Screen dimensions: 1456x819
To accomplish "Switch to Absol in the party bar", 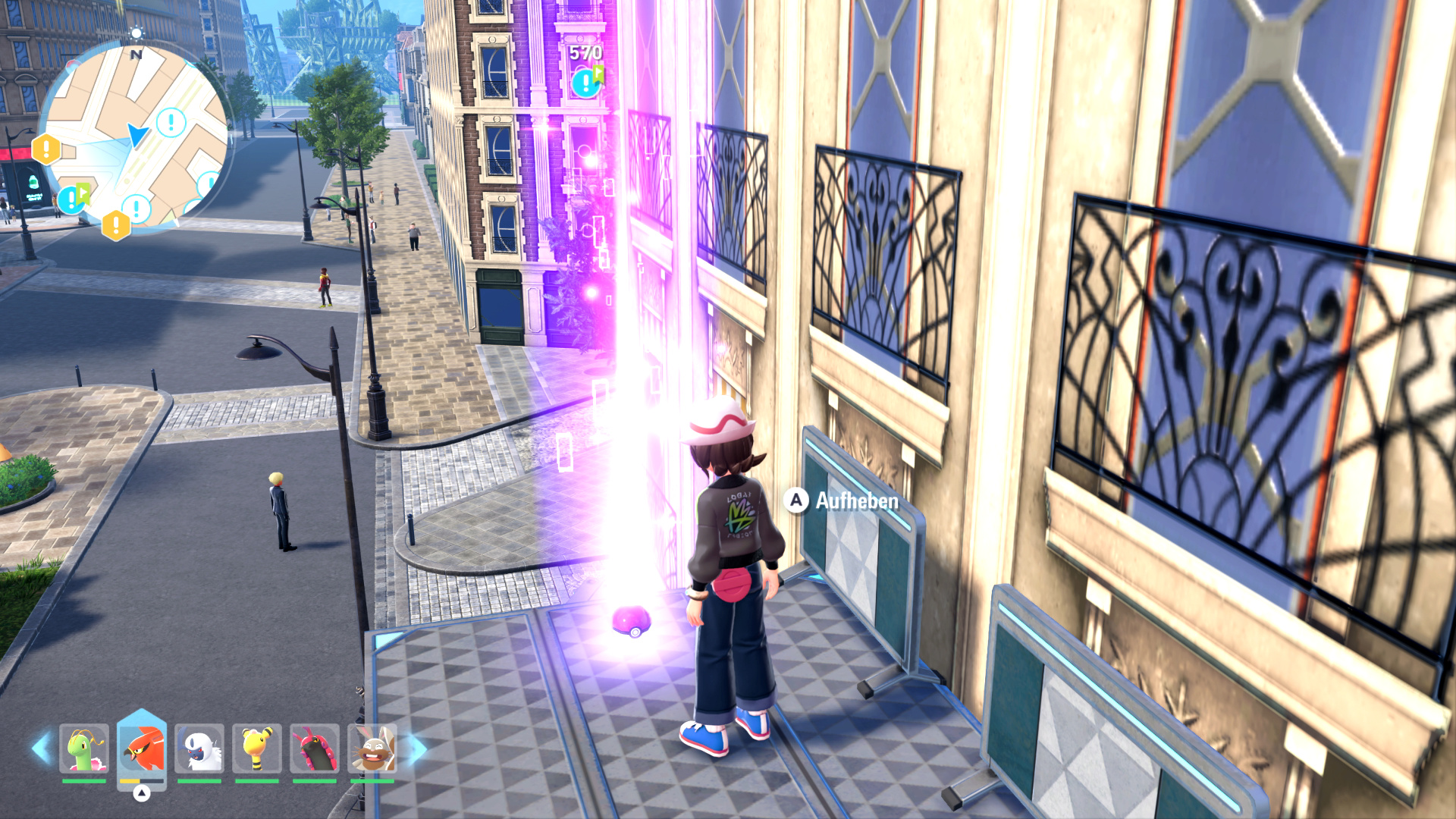I will pyautogui.click(x=199, y=748).
